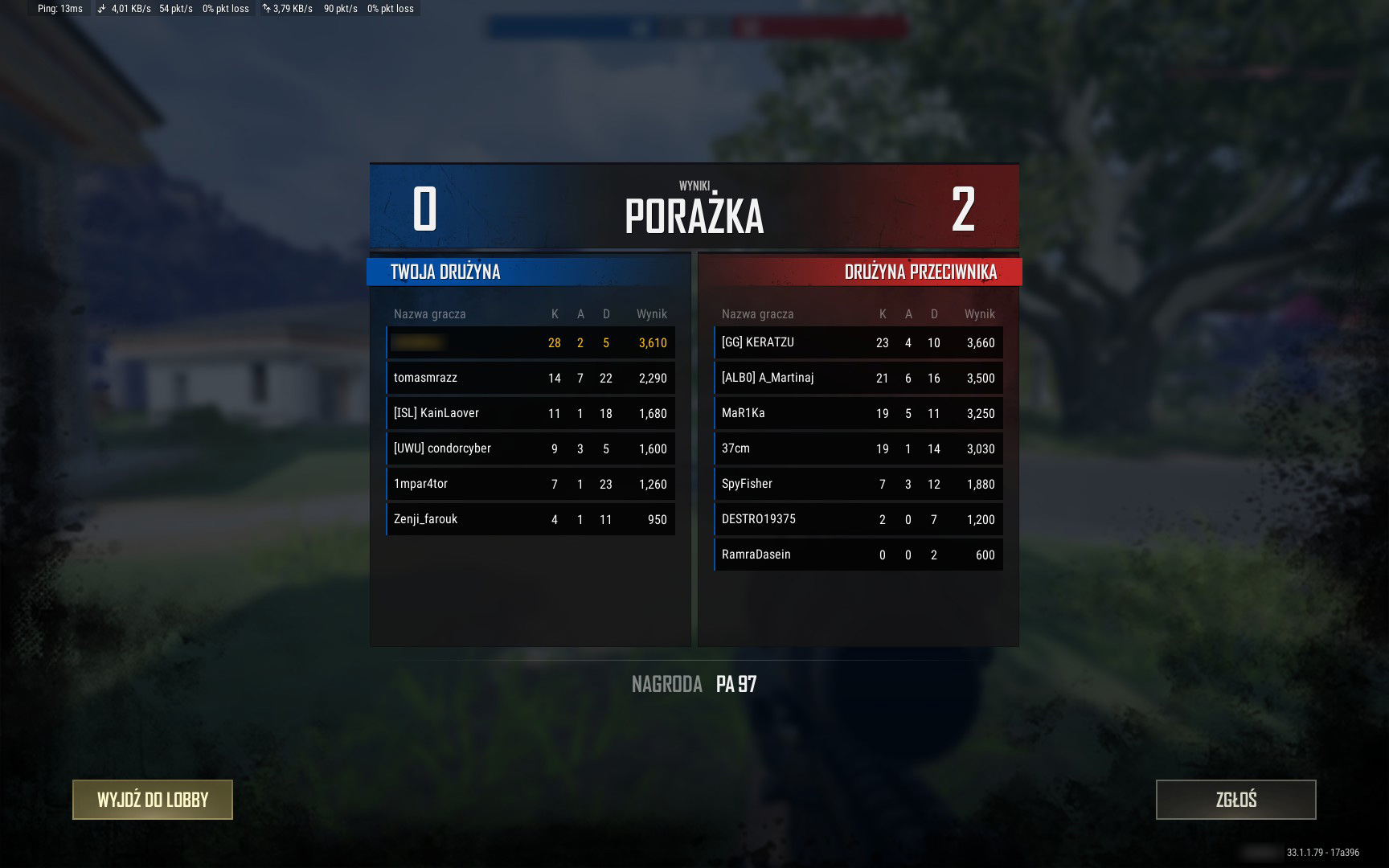
Task: Click the [ALB0] A_Martinaj row
Action: [x=858, y=378]
